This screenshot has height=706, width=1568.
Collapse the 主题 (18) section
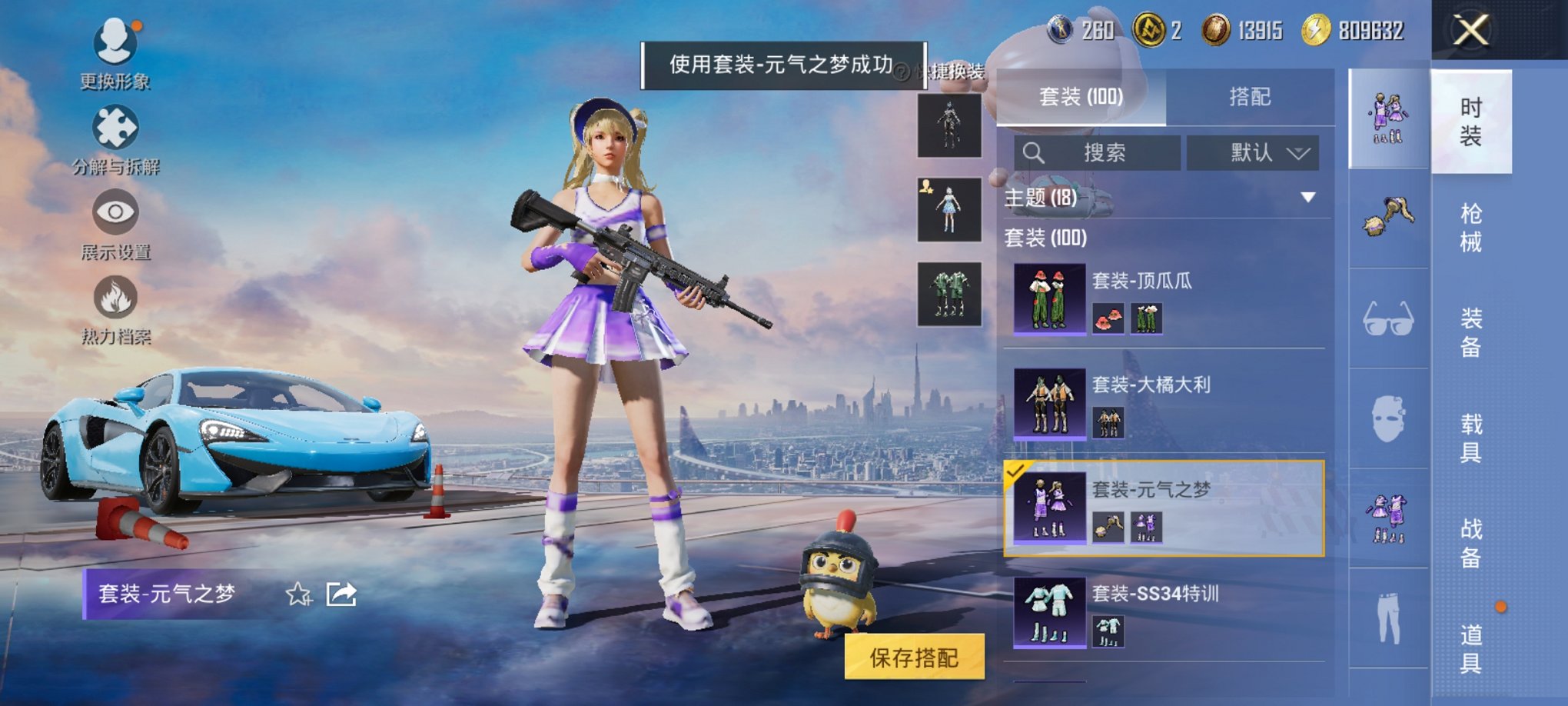(x=1307, y=195)
